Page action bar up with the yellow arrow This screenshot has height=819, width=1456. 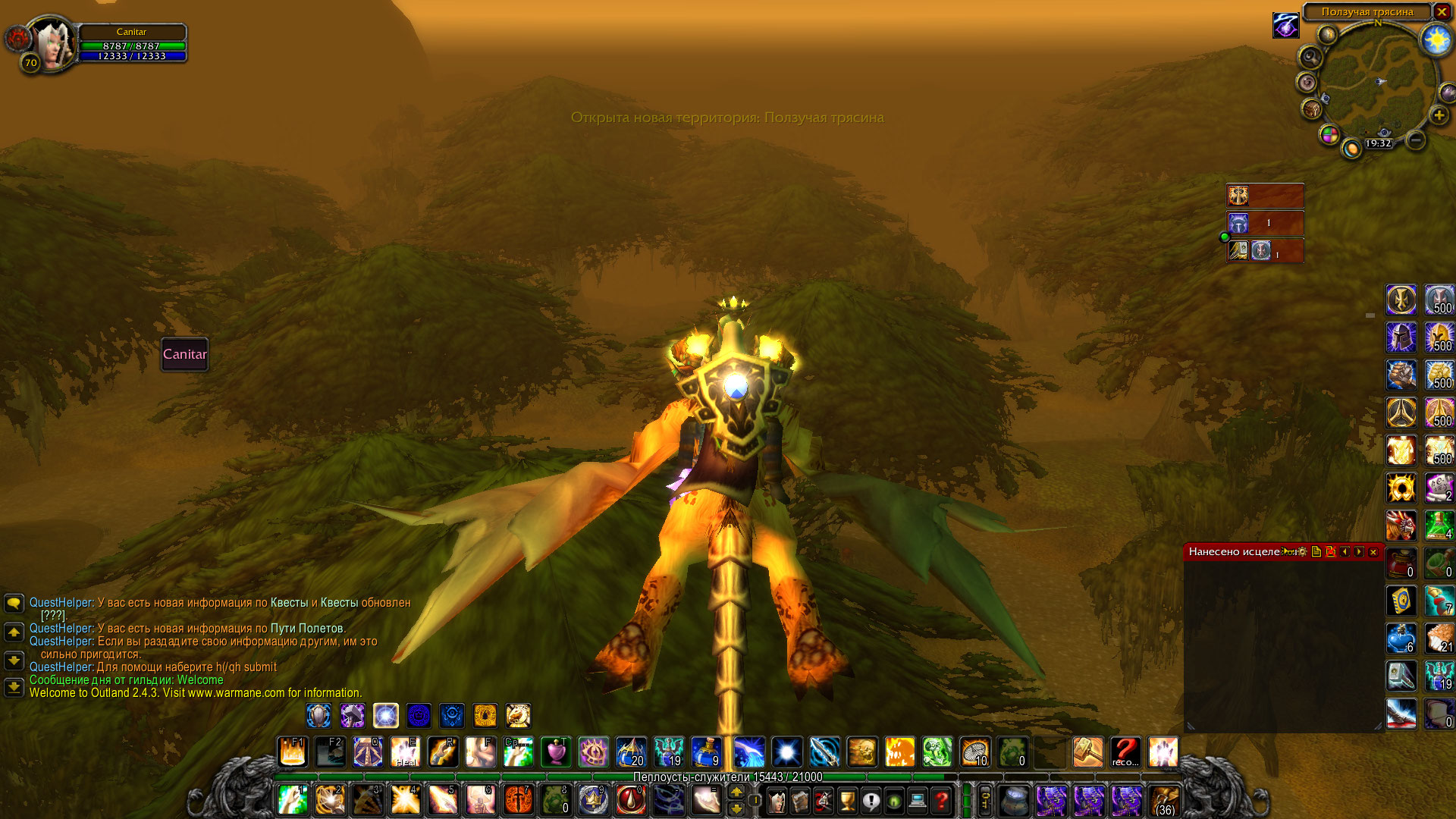click(736, 792)
